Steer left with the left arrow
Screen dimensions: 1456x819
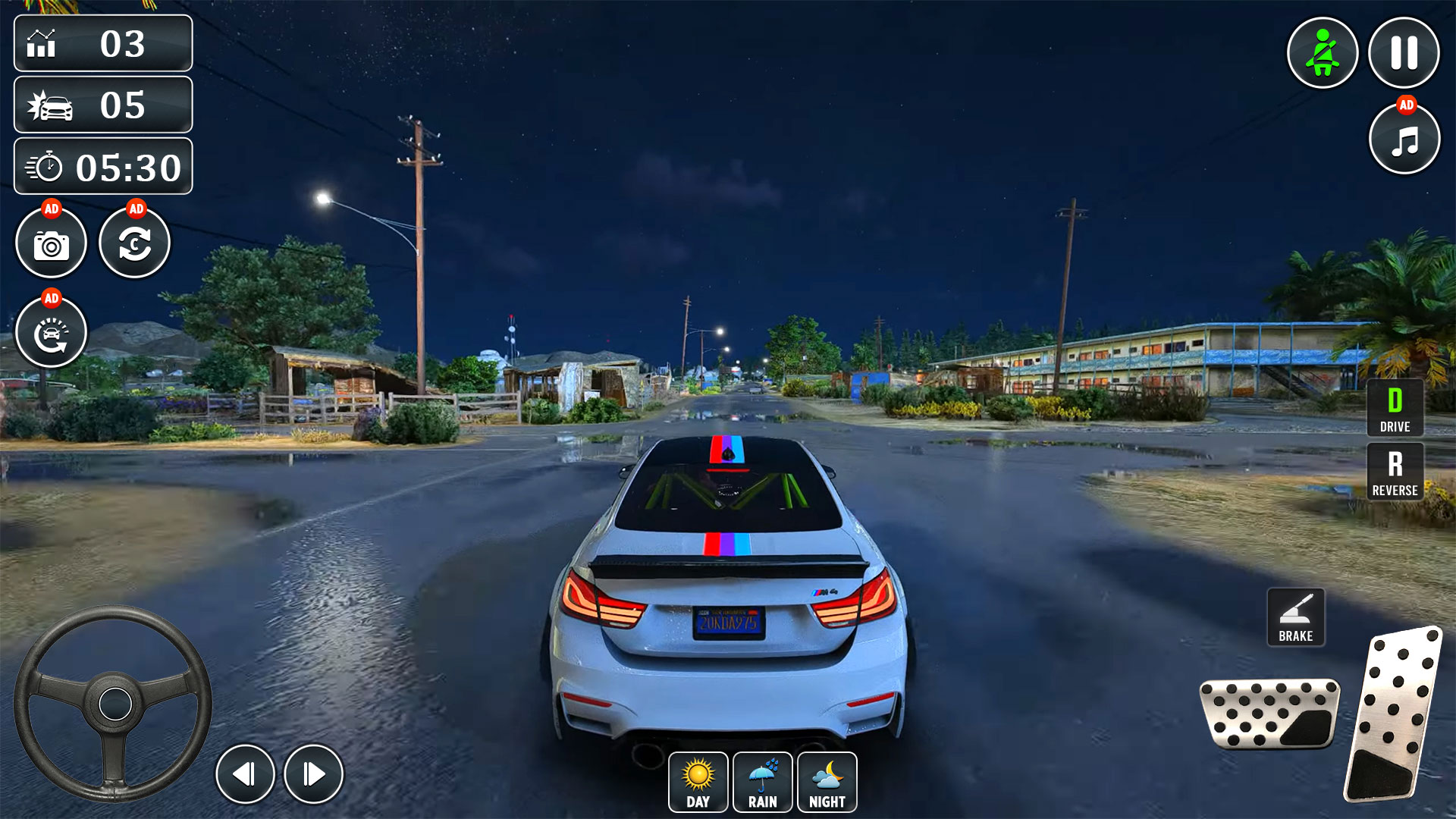point(246,773)
